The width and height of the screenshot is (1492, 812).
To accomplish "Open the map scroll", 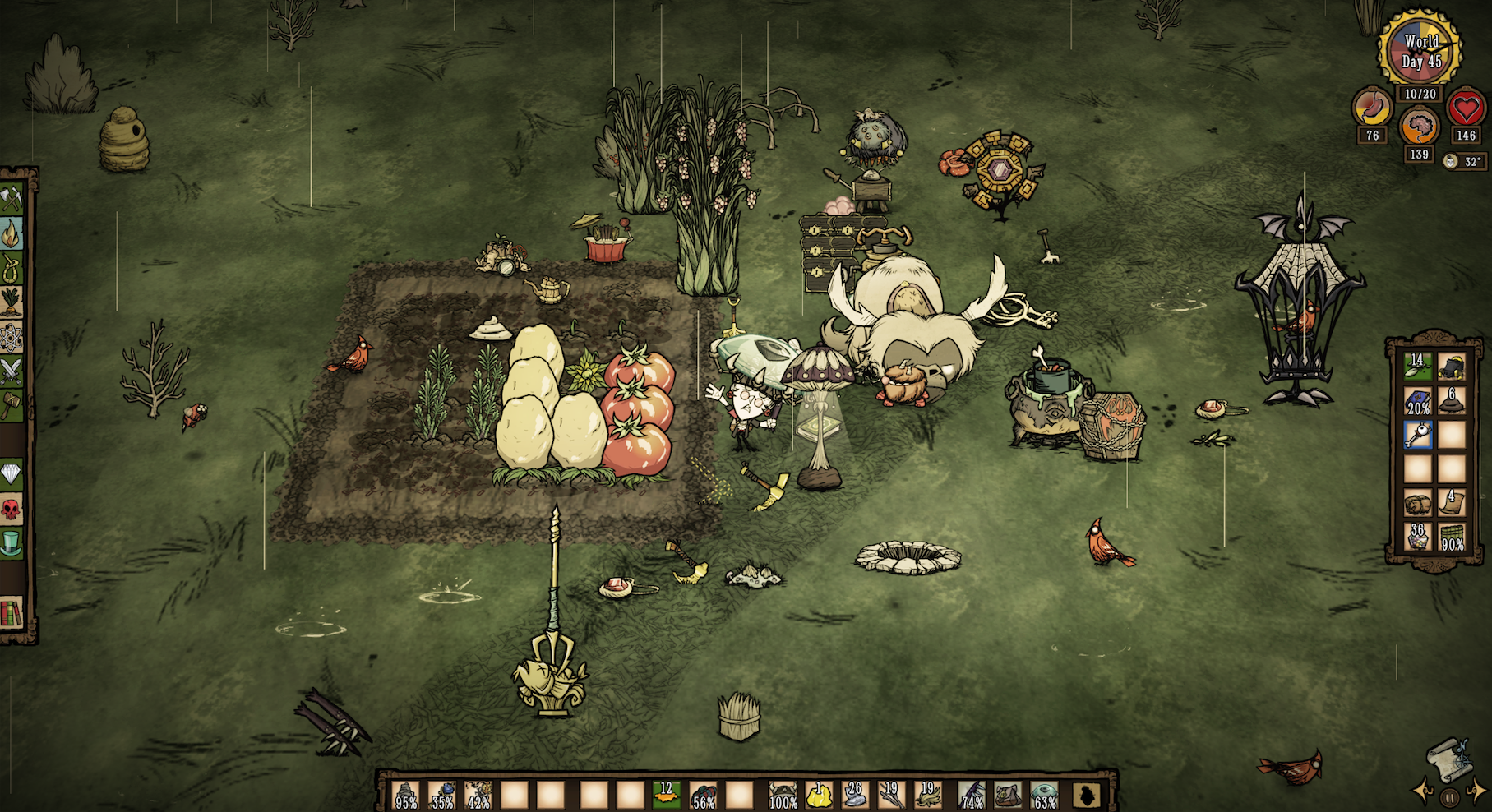I will [1450, 759].
